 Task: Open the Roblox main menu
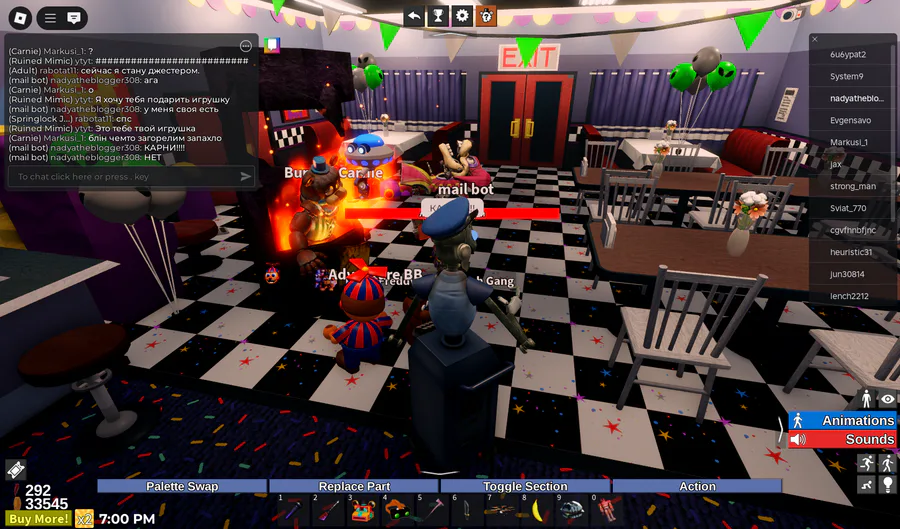(x=19, y=18)
